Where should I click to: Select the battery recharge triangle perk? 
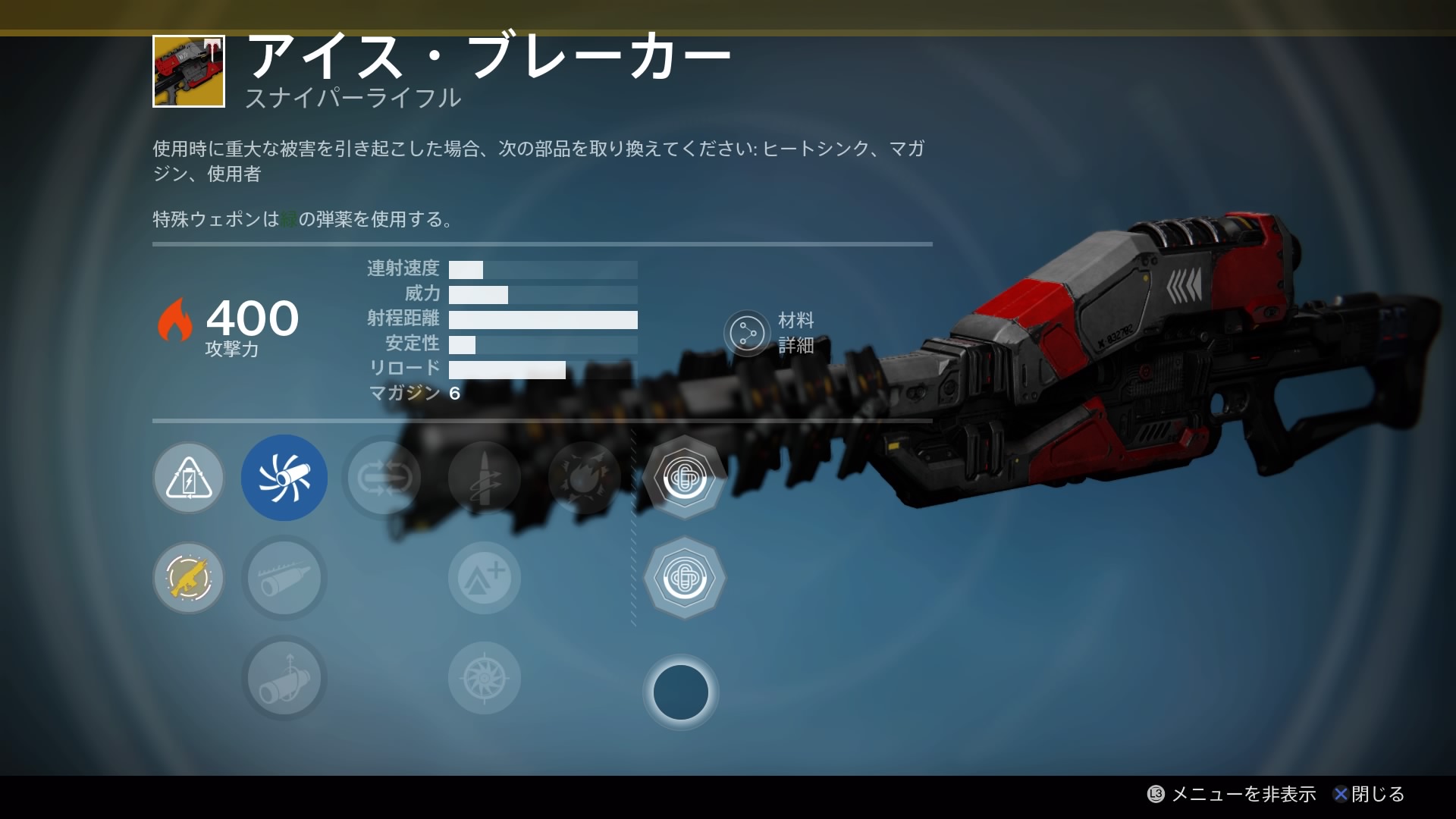tap(189, 479)
